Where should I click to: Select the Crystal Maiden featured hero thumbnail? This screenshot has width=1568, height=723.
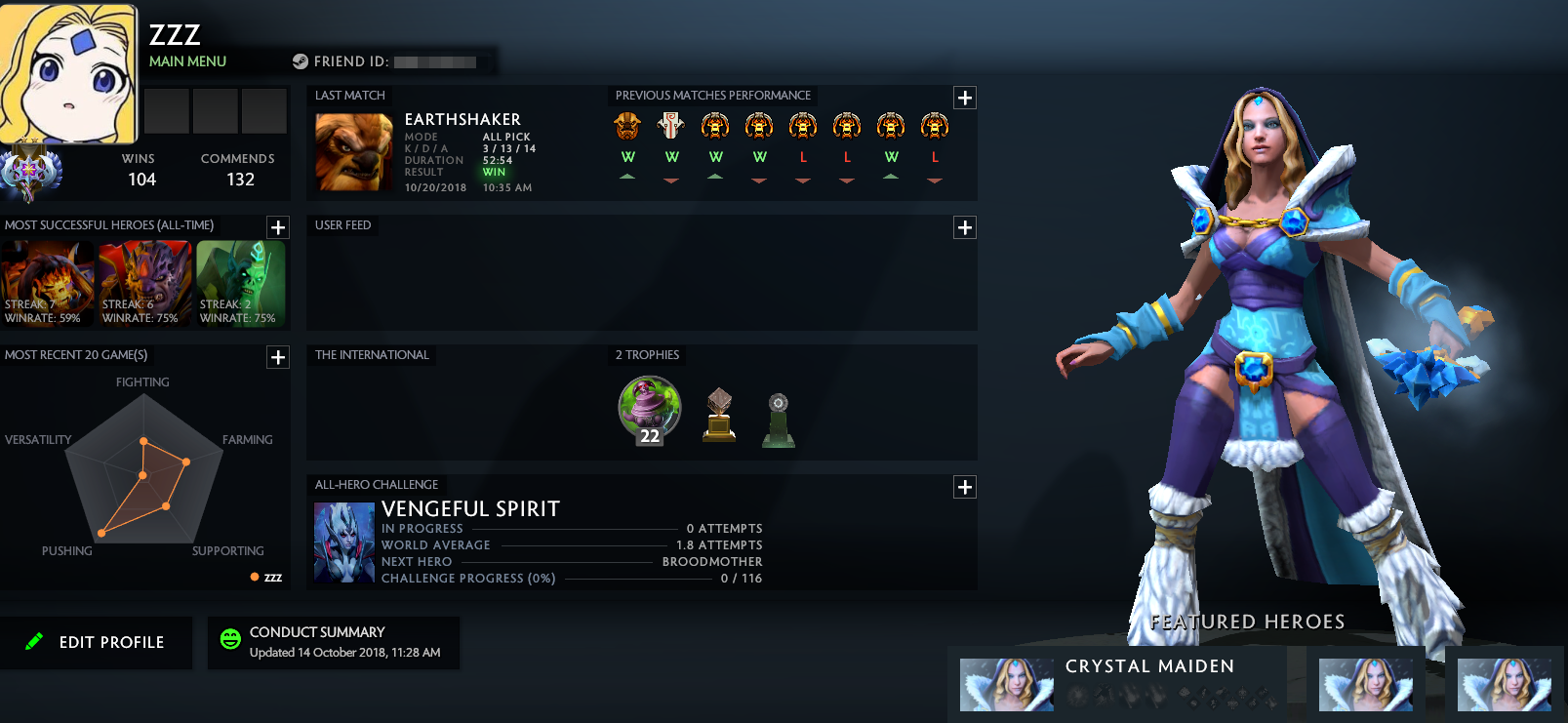pyautogui.click(x=1006, y=683)
